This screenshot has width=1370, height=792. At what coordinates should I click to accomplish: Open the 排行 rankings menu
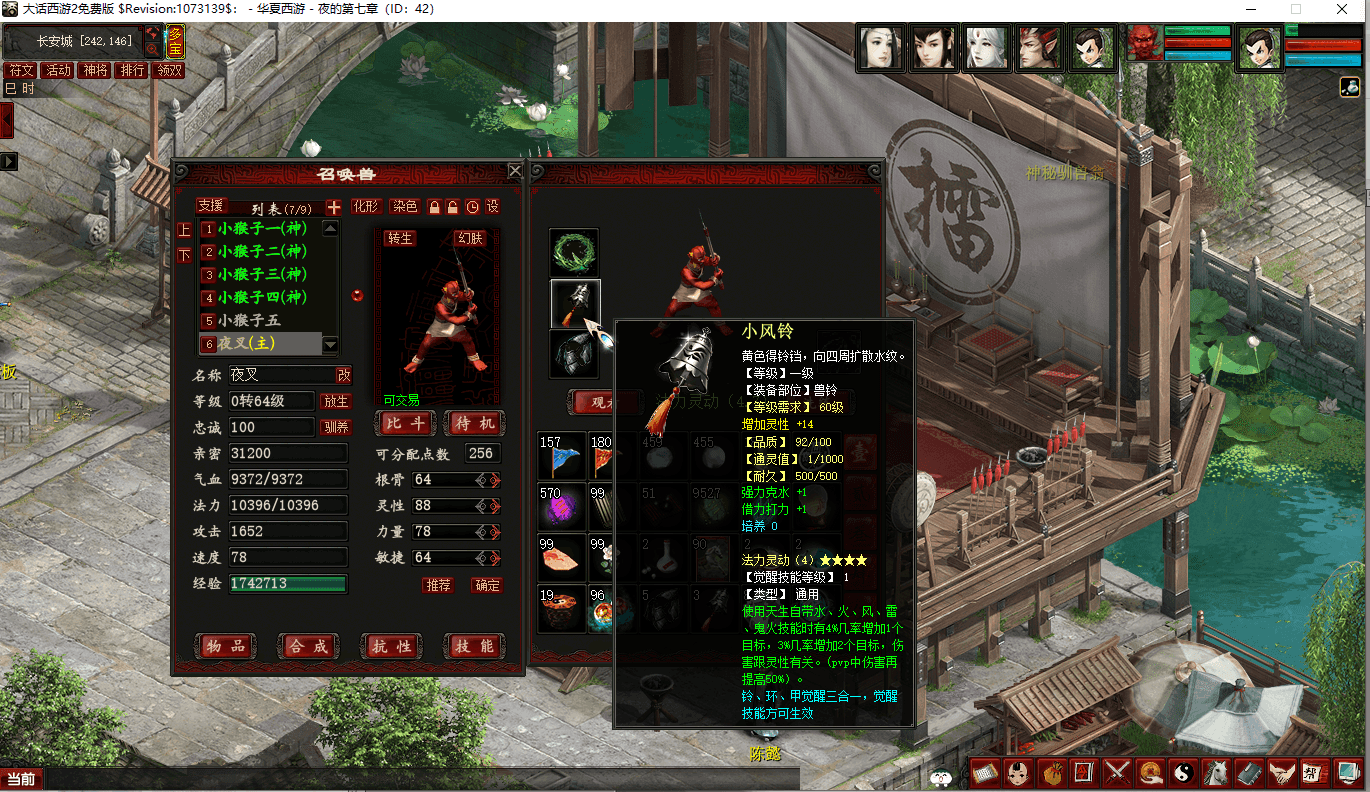(x=131, y=70)
